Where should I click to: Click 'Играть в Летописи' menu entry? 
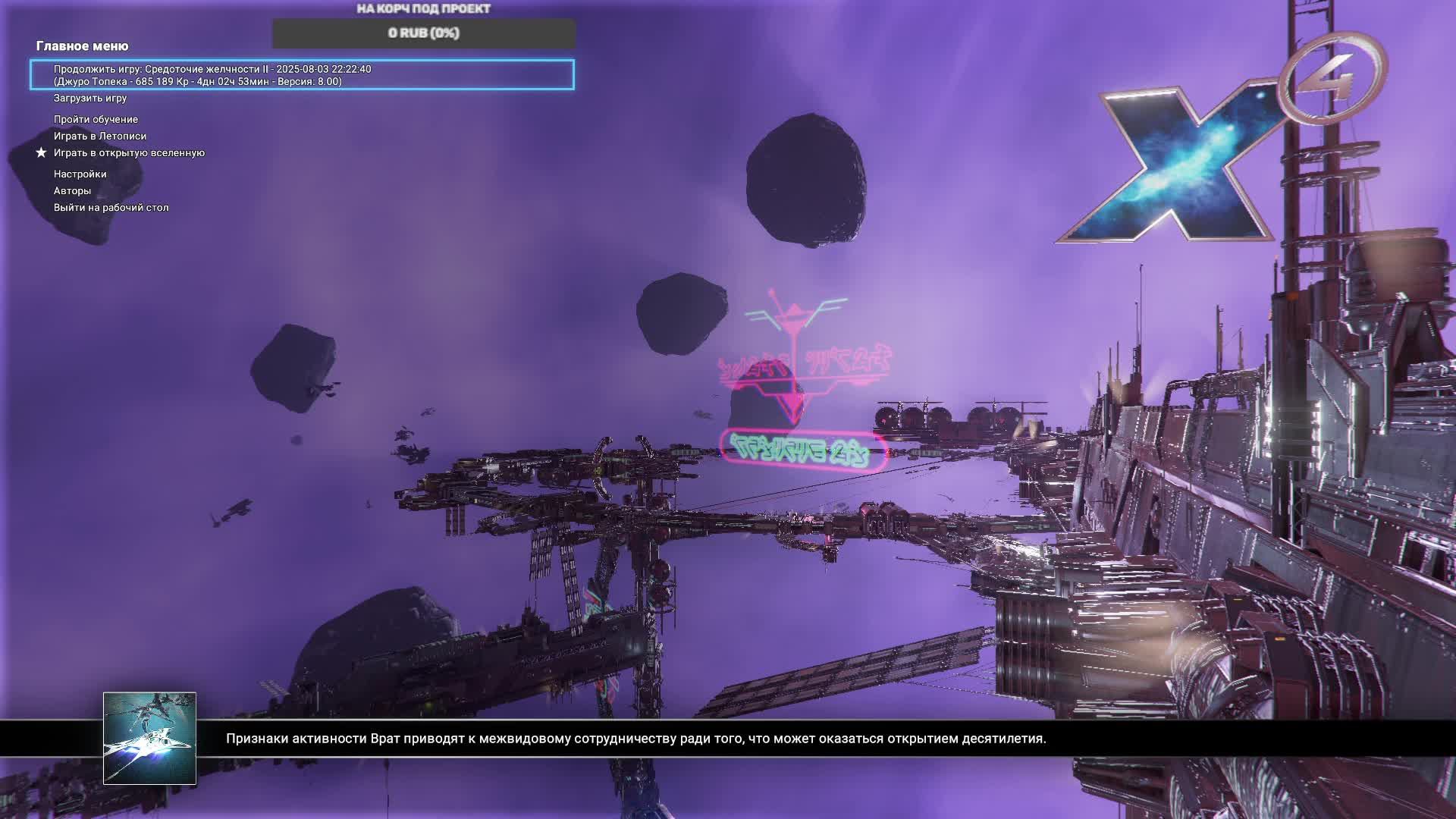[x=100, y=136]
